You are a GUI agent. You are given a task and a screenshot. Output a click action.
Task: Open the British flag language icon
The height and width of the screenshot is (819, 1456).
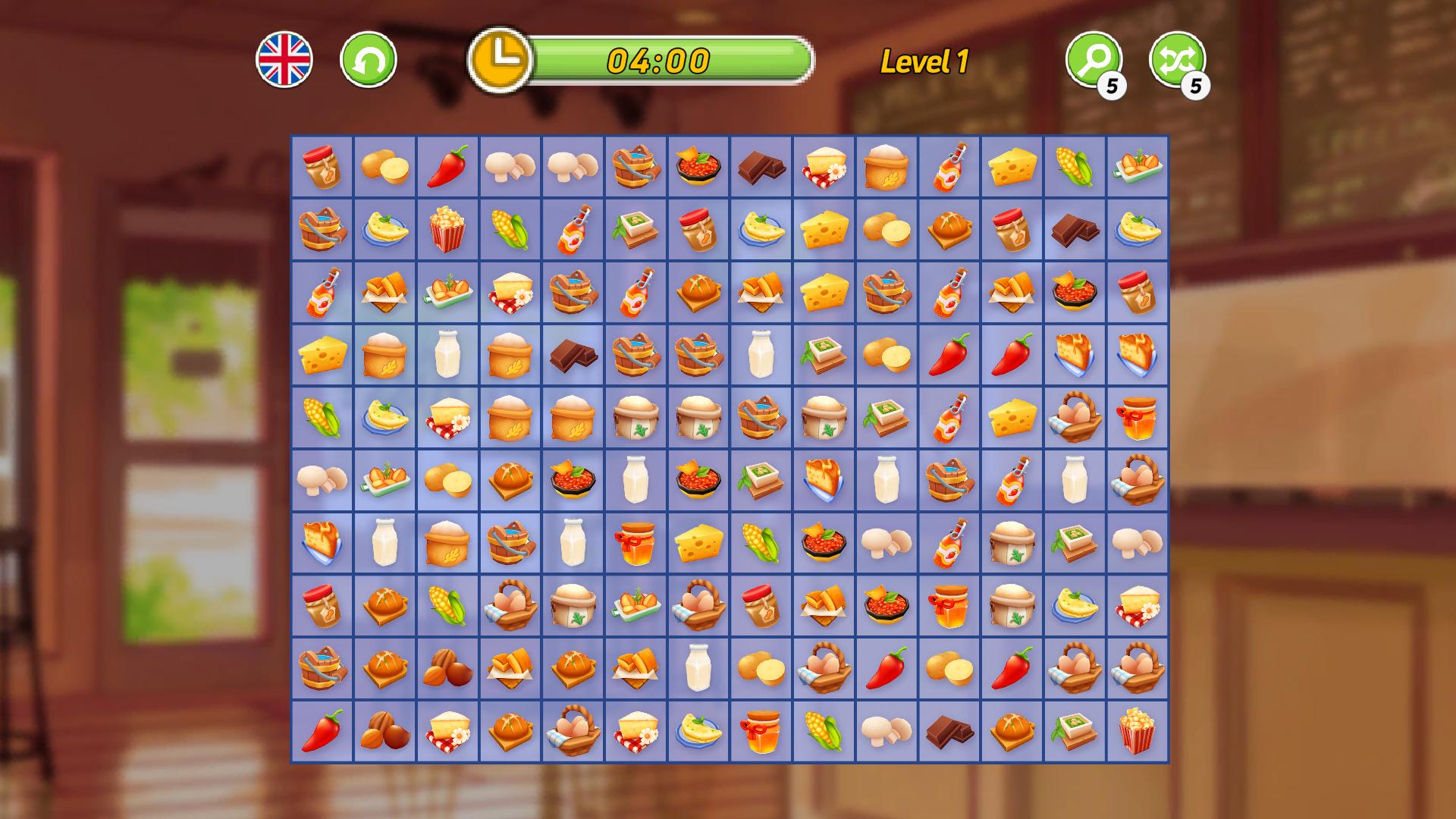tap(287, 61)
